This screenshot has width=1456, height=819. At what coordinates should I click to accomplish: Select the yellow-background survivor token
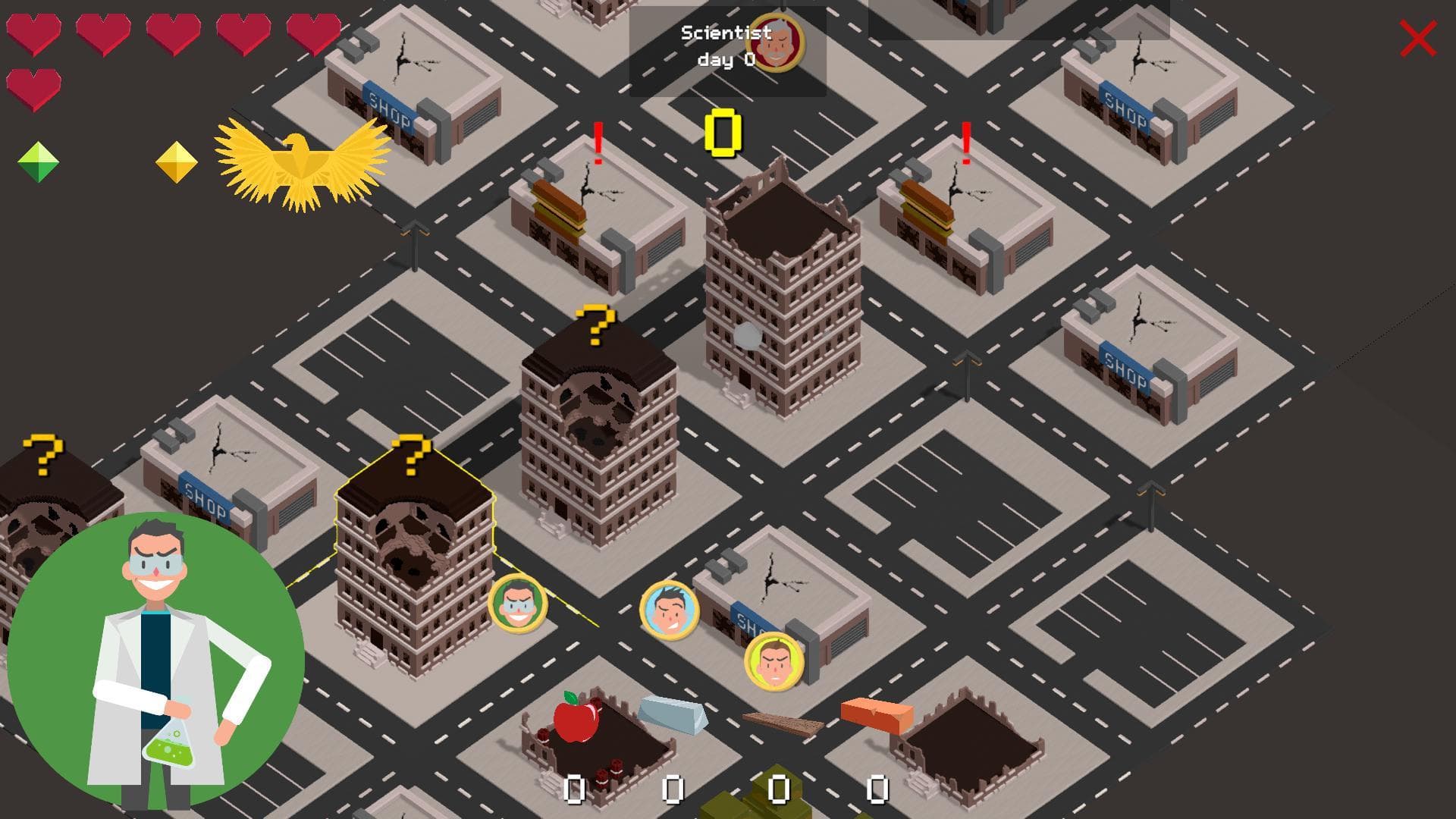(x=774, y=661)
